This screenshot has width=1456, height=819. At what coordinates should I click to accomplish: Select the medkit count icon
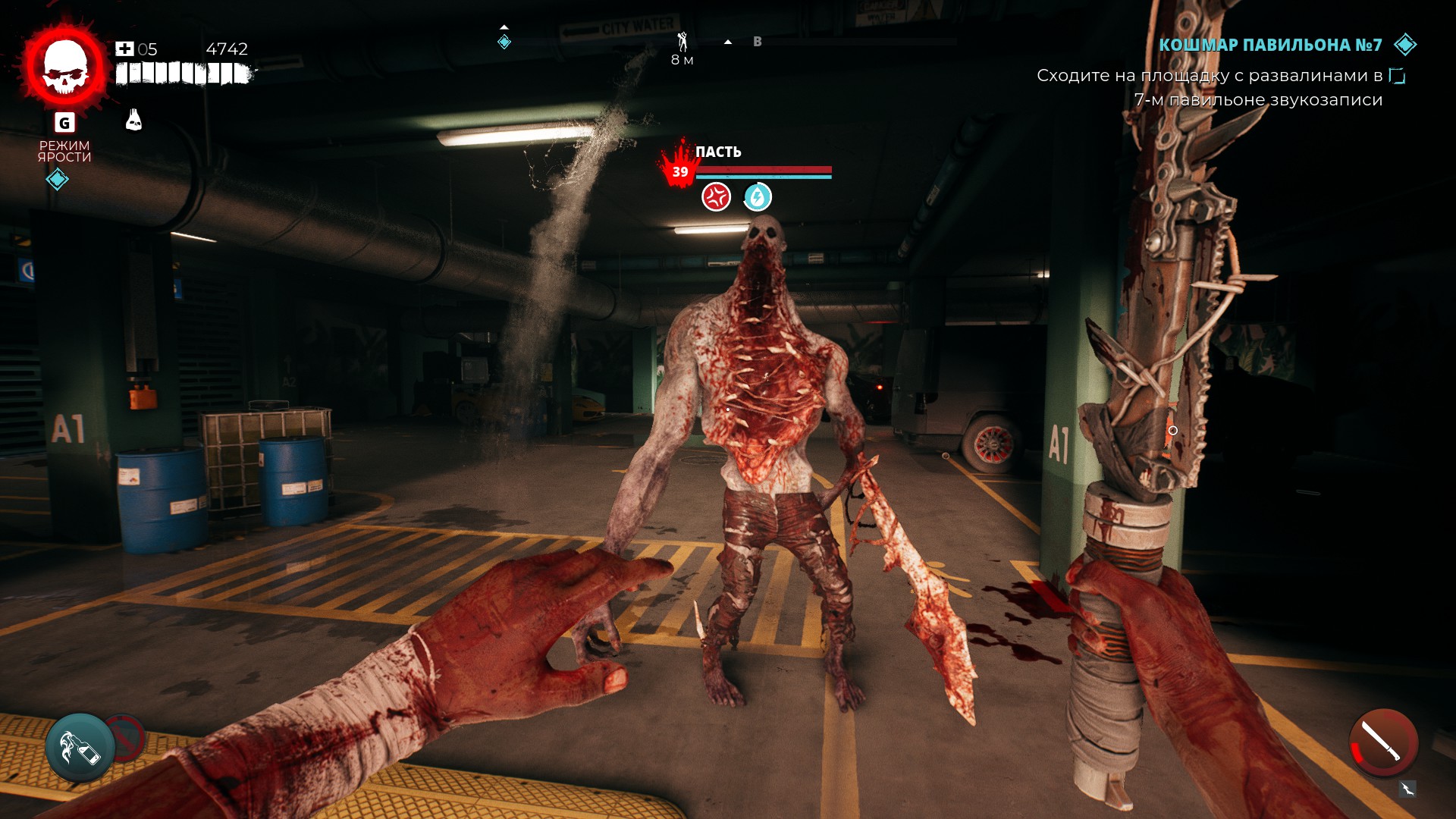tap(124, 49)
